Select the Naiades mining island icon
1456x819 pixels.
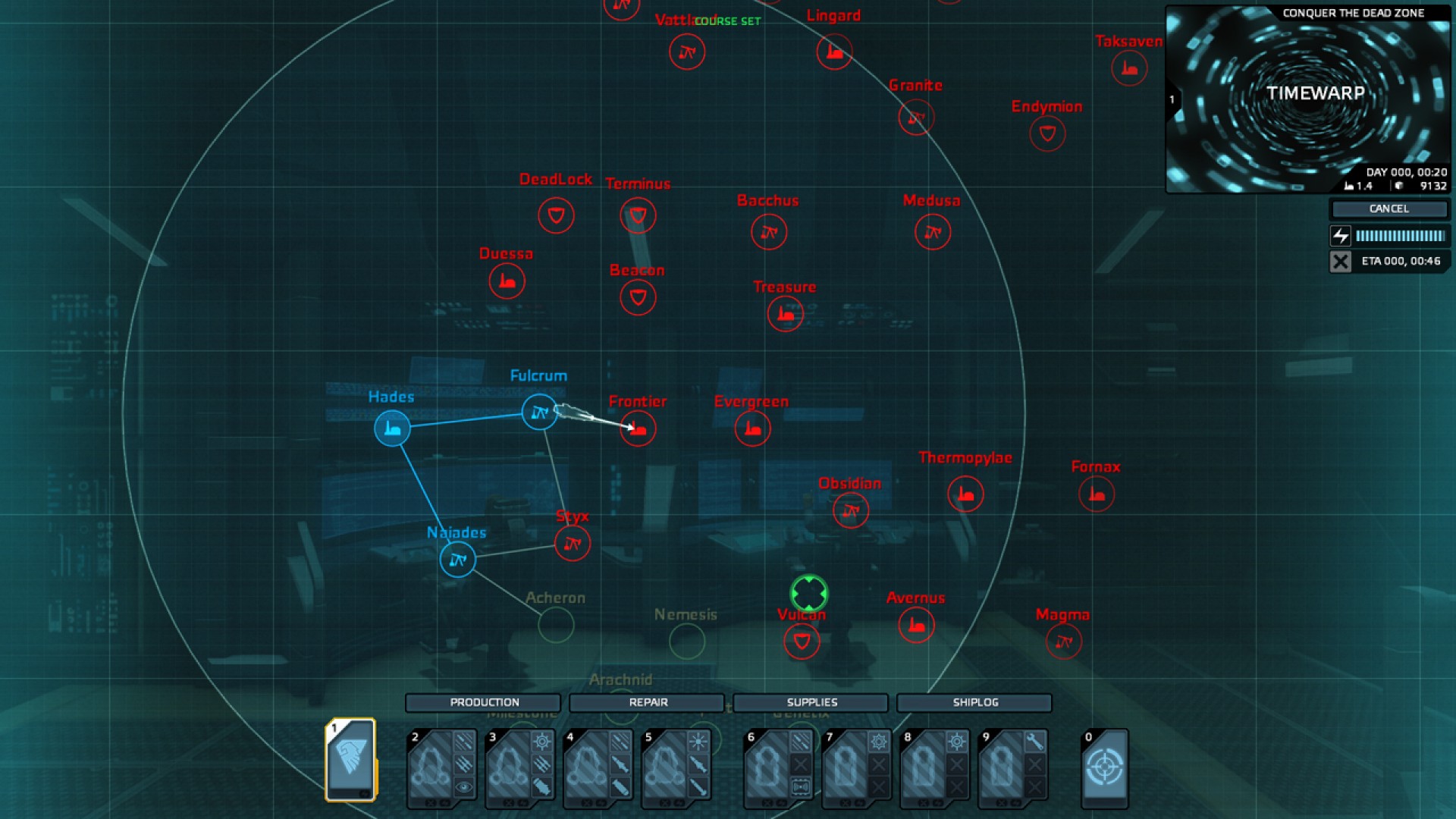457,560
